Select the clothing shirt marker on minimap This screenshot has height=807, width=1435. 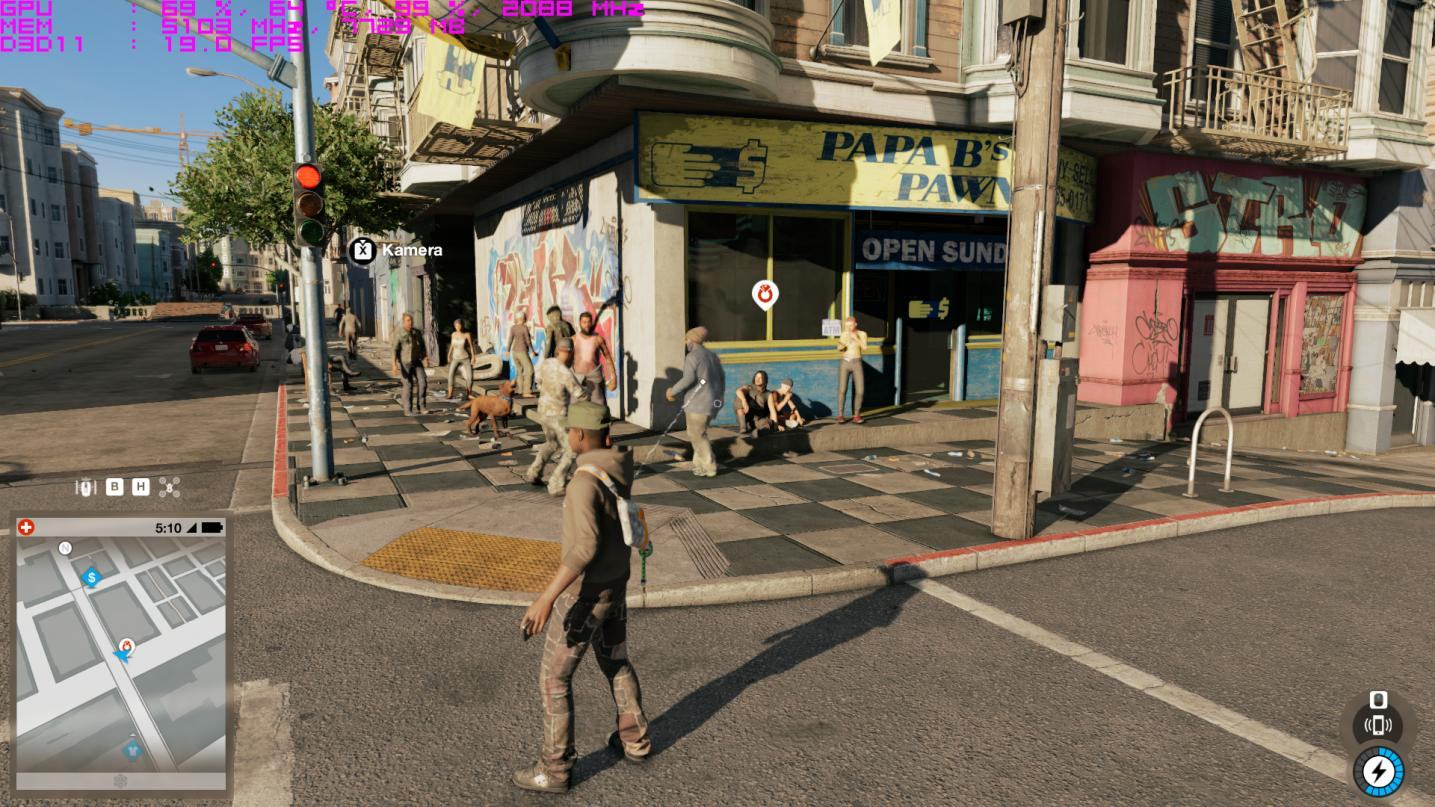[x=131, y=748]
